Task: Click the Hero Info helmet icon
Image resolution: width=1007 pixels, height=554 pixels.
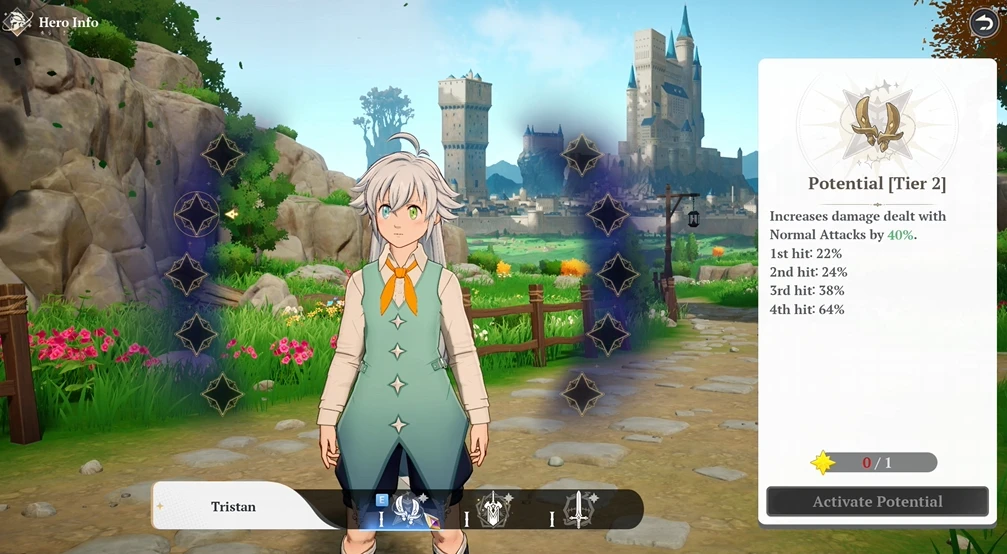Action: pos(18,20)
